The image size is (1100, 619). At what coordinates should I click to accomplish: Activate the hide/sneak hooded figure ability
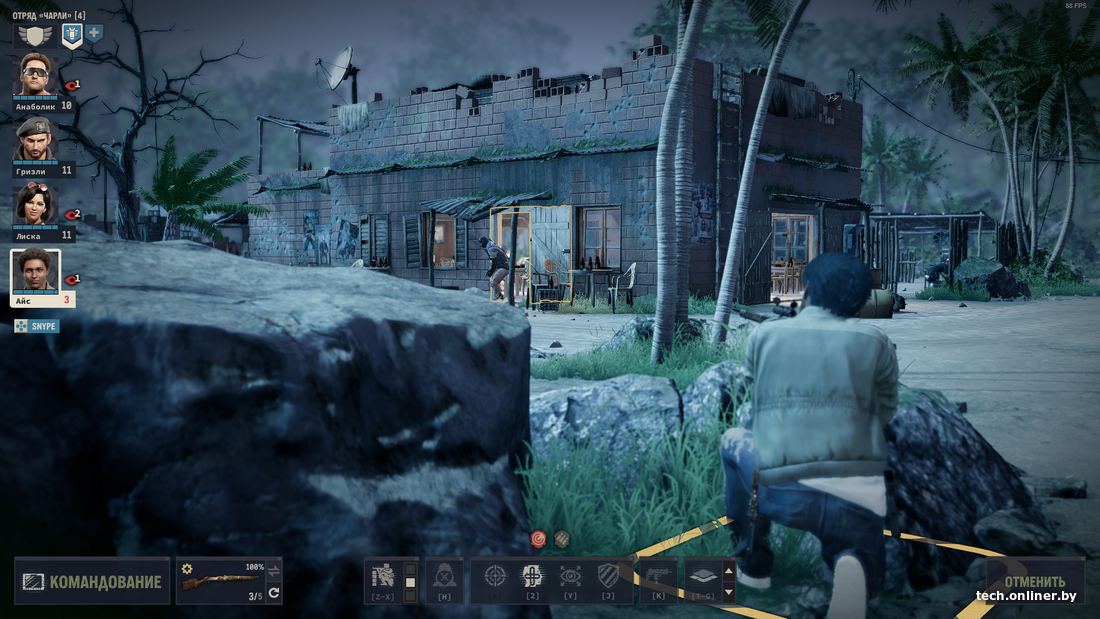(444, 577)
